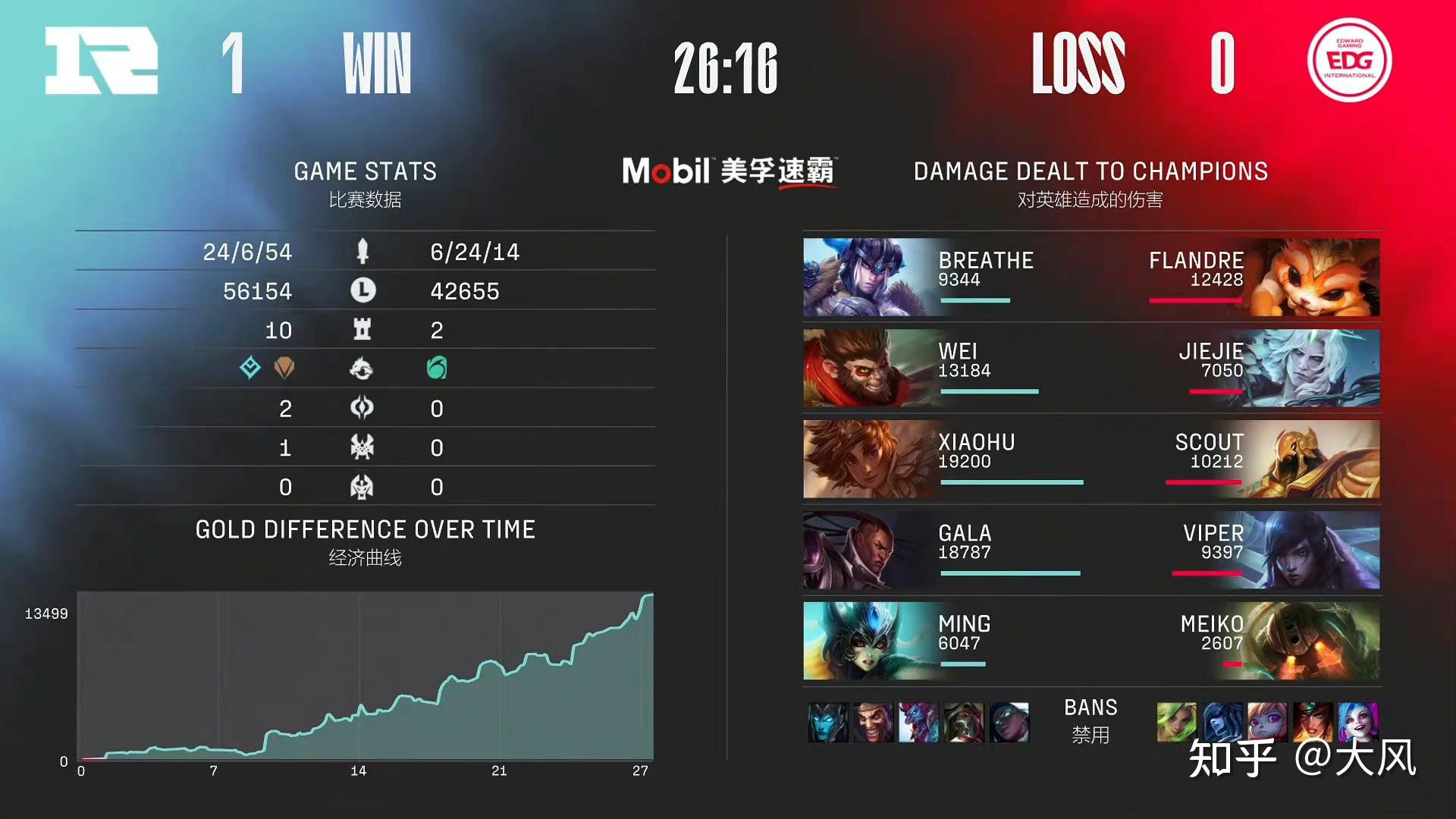This screenshot has height=819, width=1456.
Task: Select the tower stat icon
Action: (362, 331)
